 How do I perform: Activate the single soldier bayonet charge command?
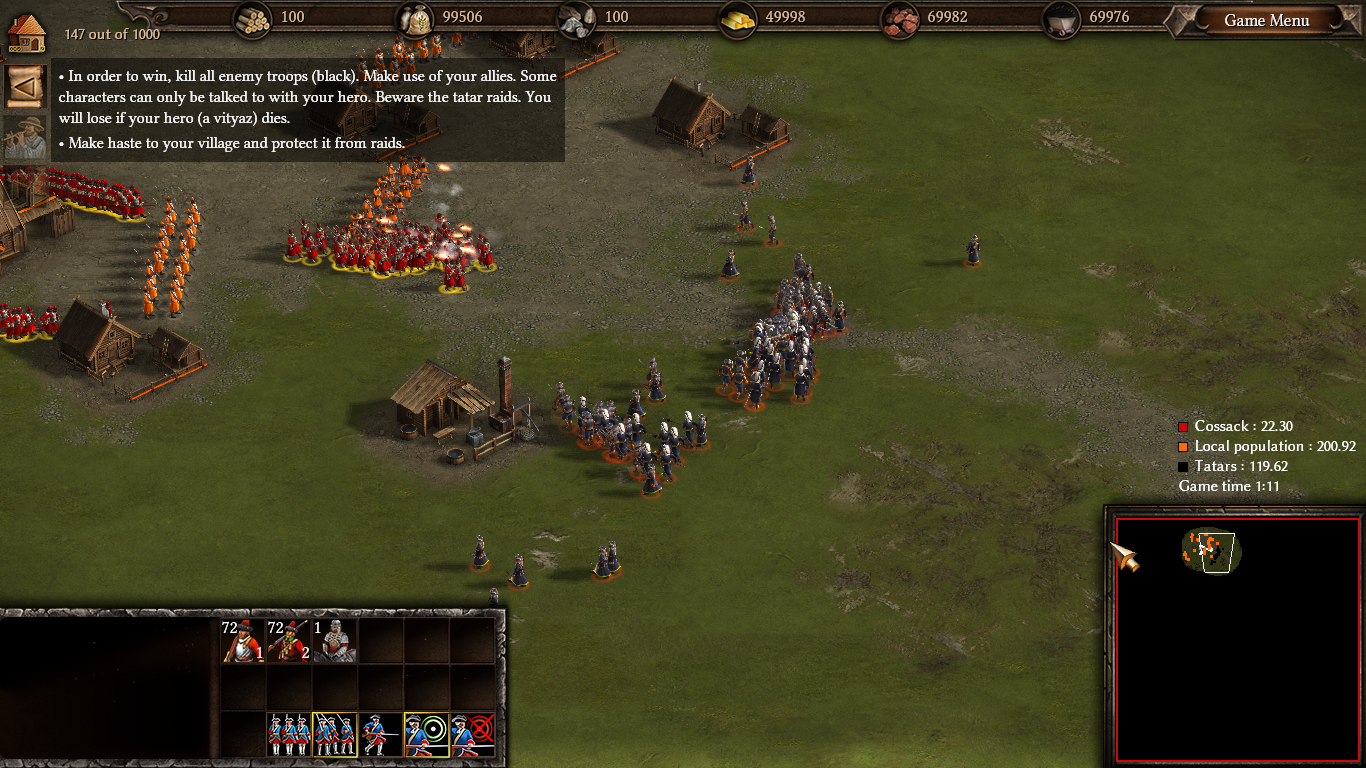coord(380,735)
